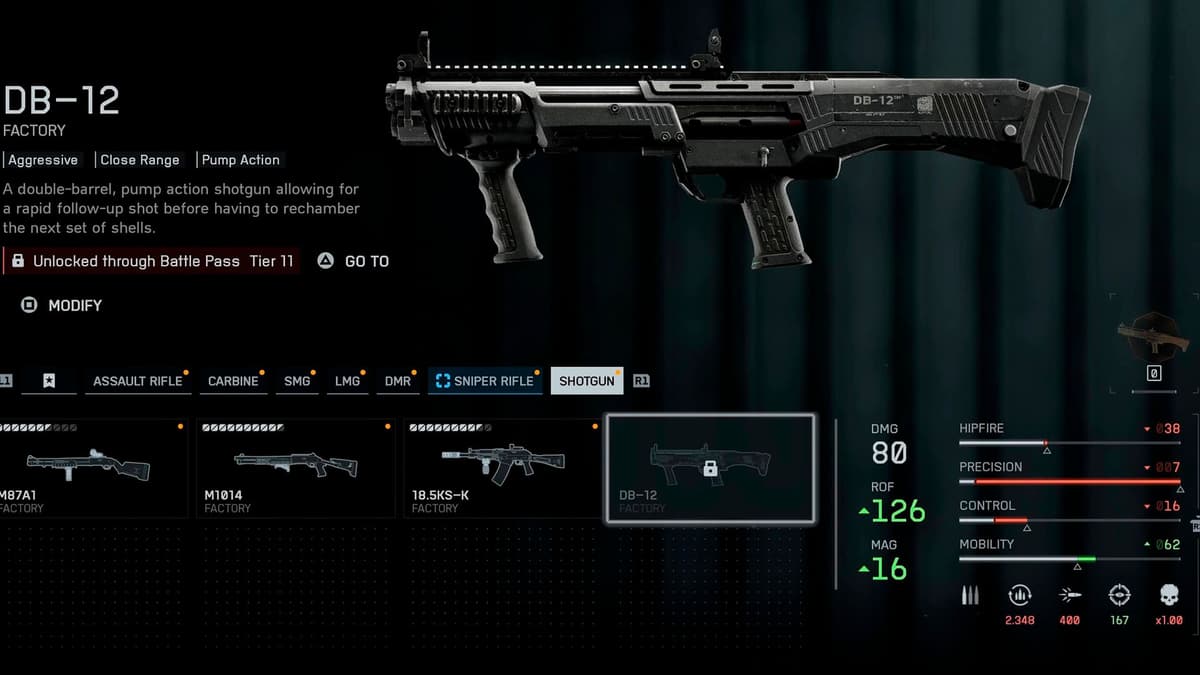1200x675 pixels.
Task: Select the locked DB-12 weapon tile
Action: click(x=710, y=468)
